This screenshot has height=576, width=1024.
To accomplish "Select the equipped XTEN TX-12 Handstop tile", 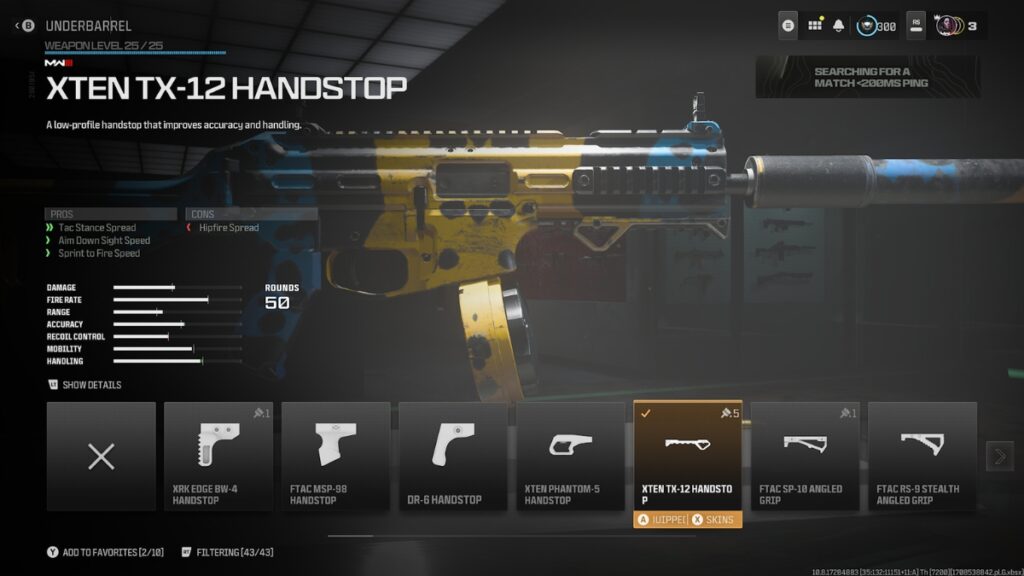I will pos(688,456).
